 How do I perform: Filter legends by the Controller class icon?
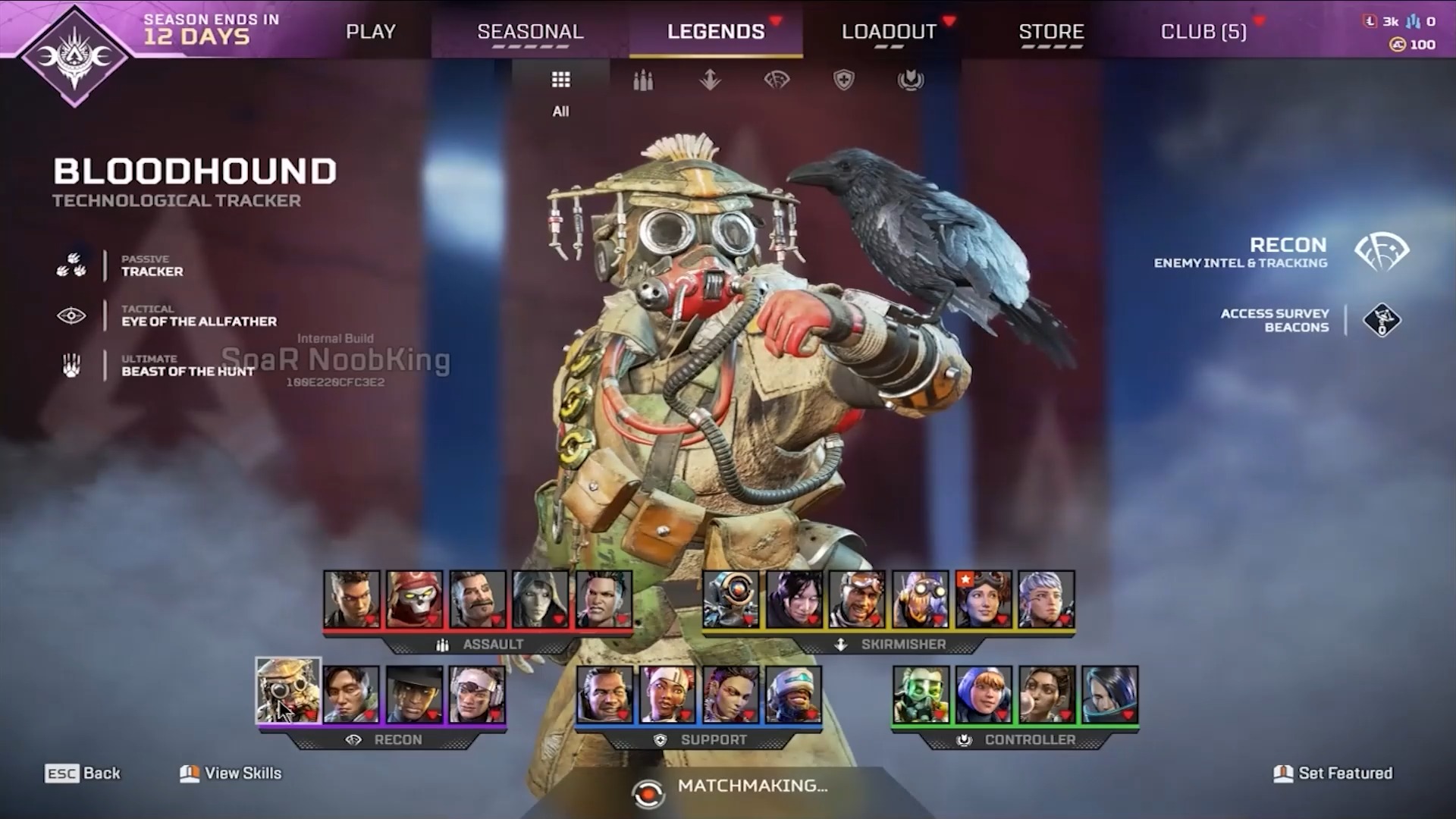(x=910, y=80)
